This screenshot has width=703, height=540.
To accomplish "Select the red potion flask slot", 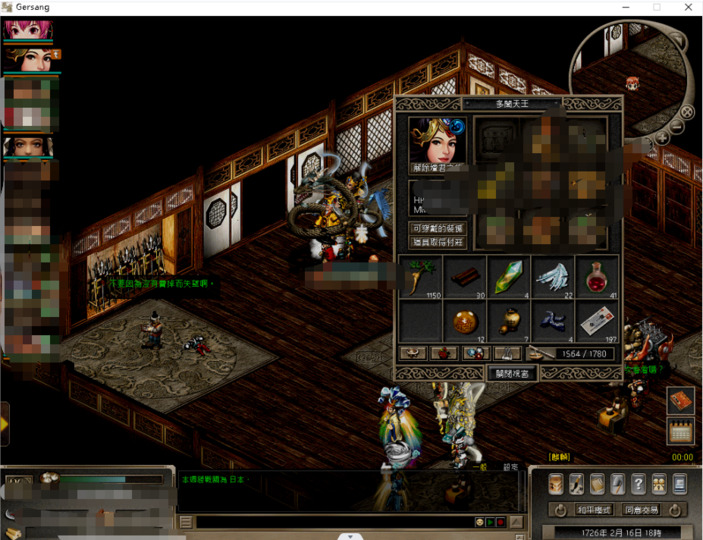I will pyautogui.click(x=596, y=279).
